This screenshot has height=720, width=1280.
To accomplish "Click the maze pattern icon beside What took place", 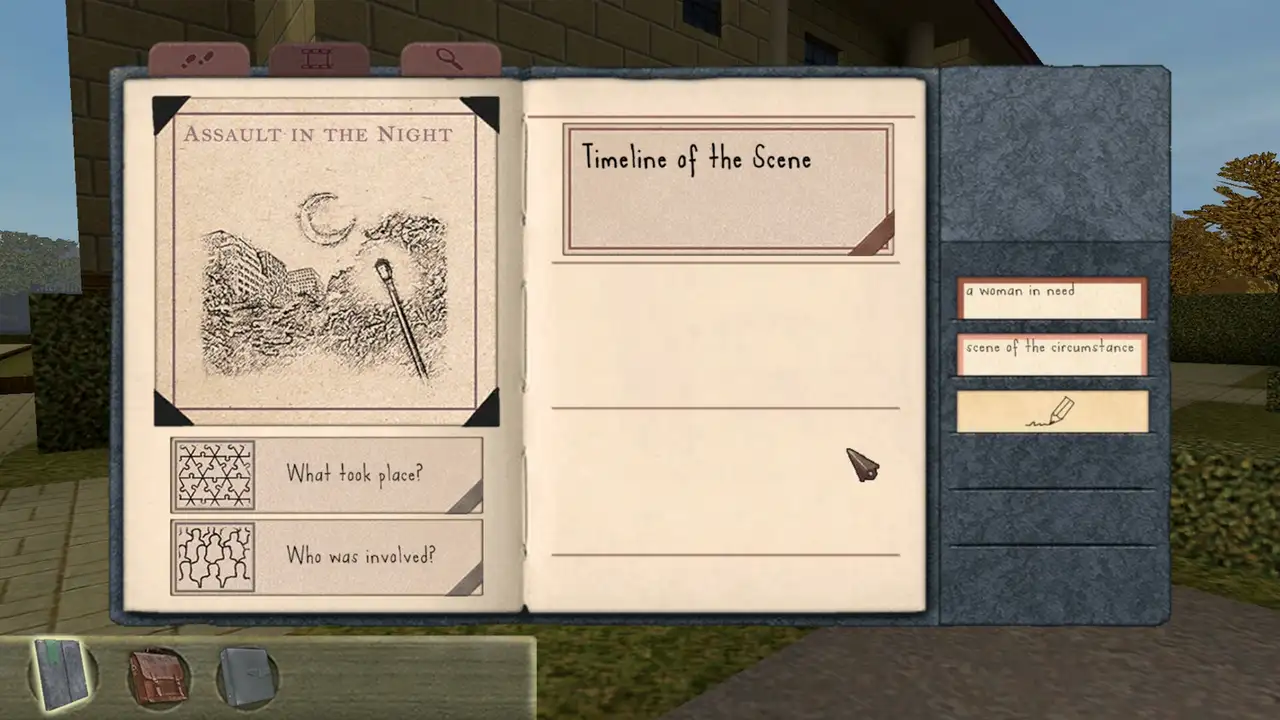I will coord(213,474).
